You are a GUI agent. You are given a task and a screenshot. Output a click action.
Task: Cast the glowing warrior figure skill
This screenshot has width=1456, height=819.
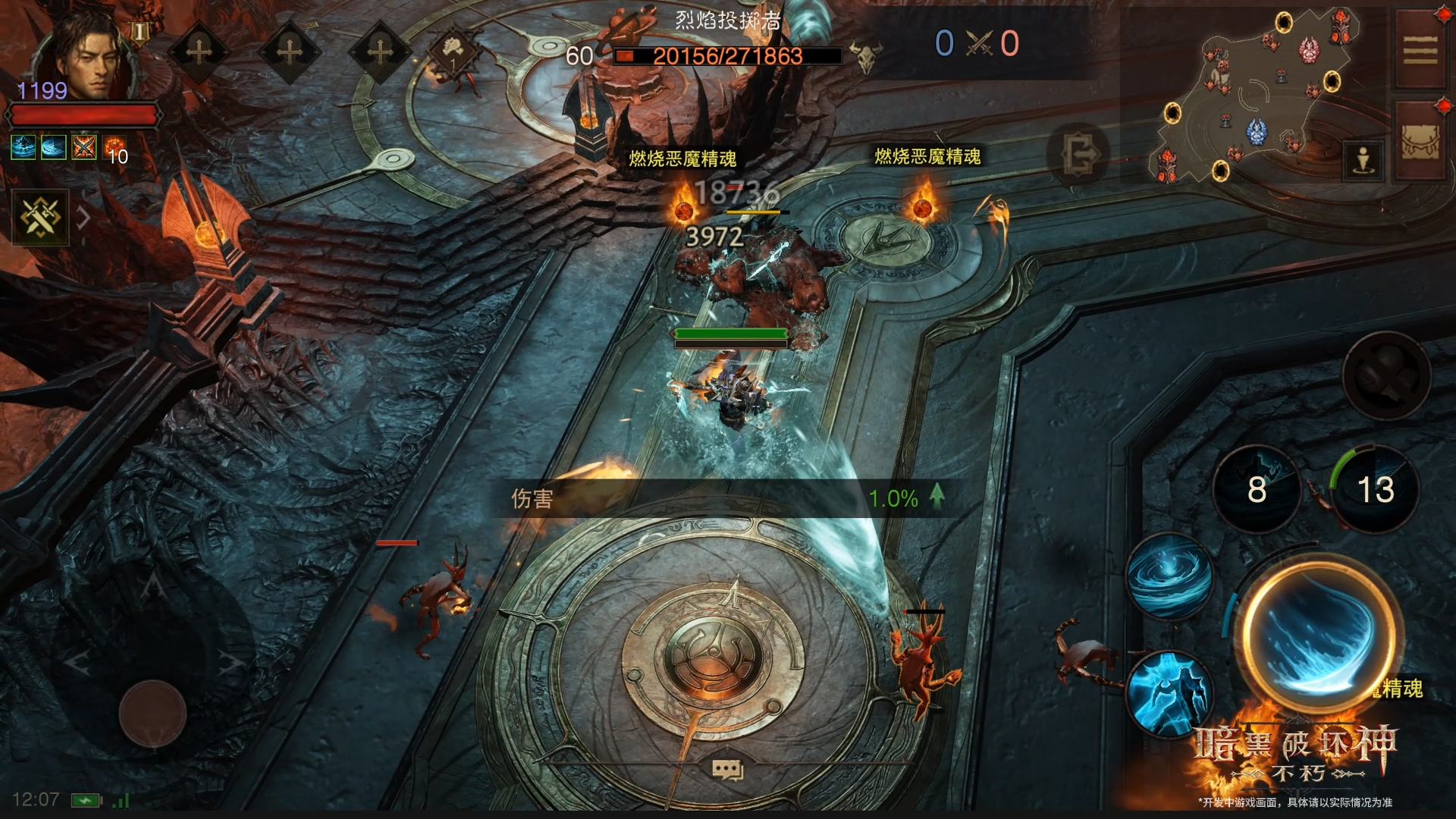pos(1169,692)
